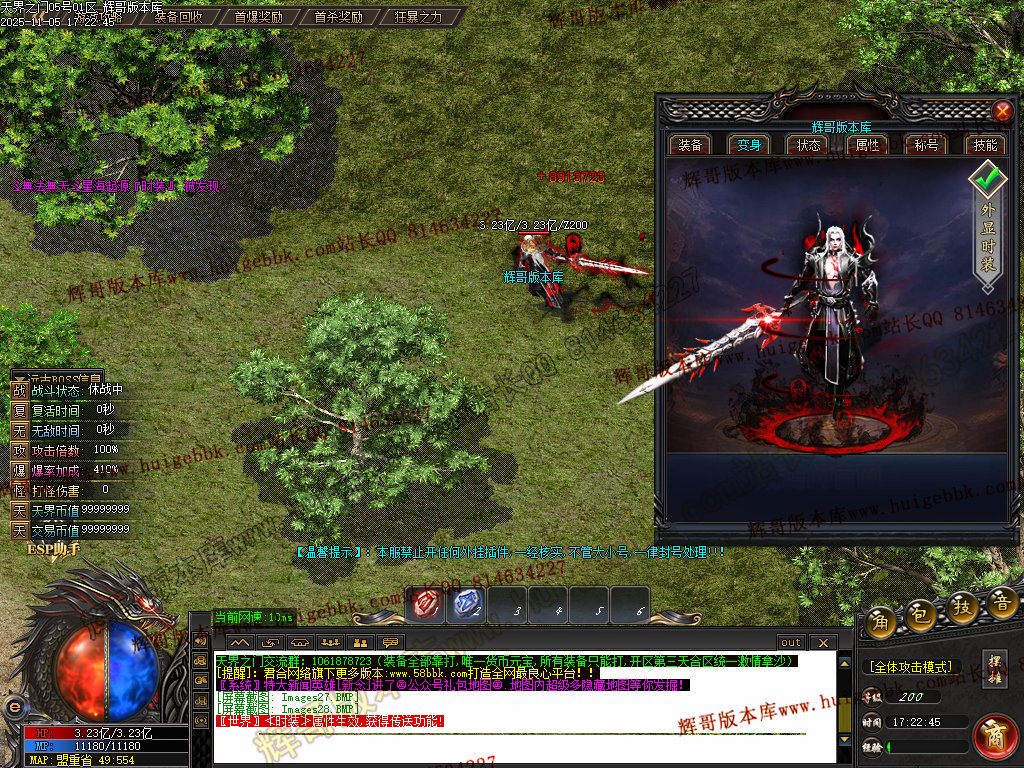Open the 狂暴之力 berserk power menu
The height and width of the screenshot is (768, 1024).
point(418,17)
